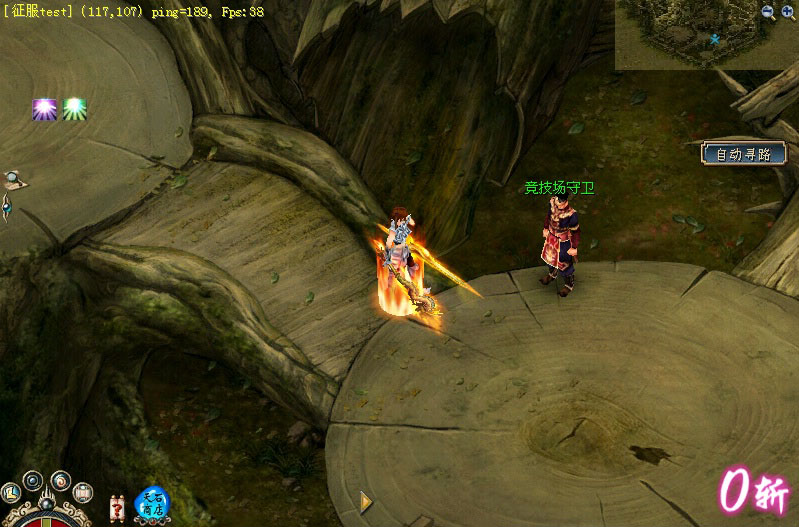Open the red question mark help scroll
The image size is (799, 527).
117,508
